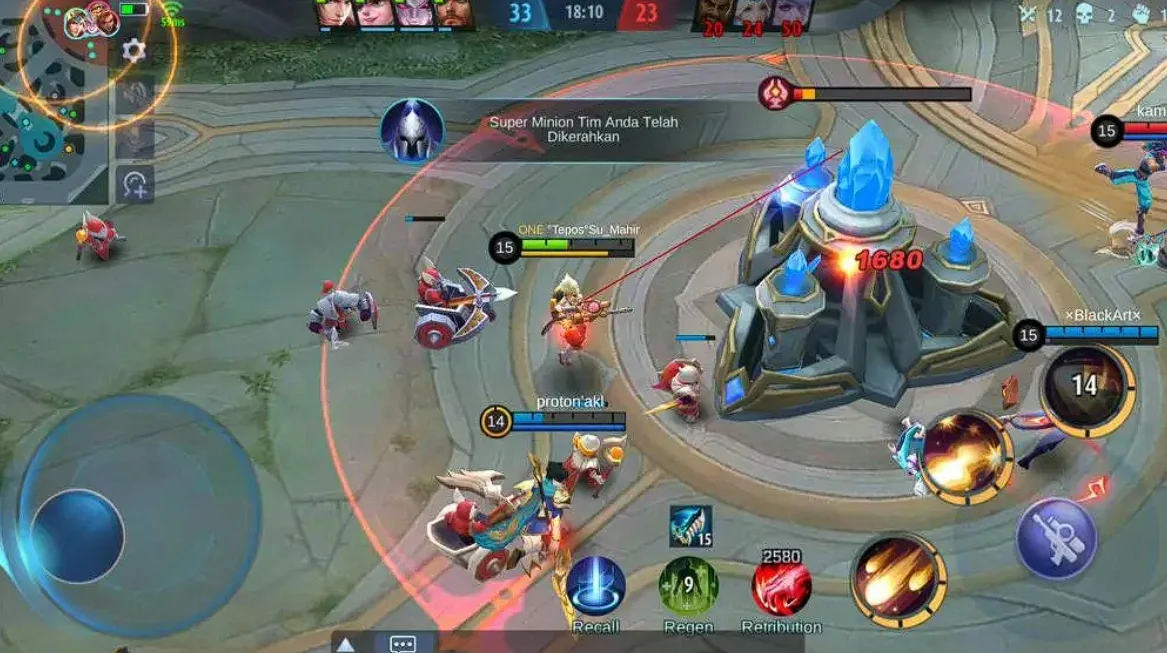Open scoreboard via crossed swords kill icon

pyautogui.click(x=1028, y=14)
